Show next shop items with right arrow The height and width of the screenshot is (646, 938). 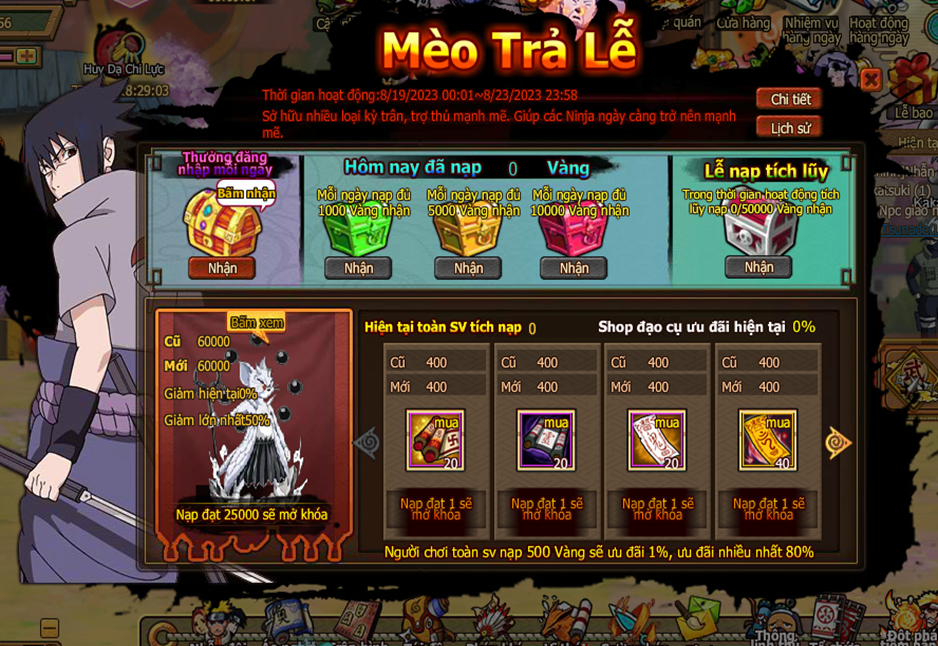837,441
